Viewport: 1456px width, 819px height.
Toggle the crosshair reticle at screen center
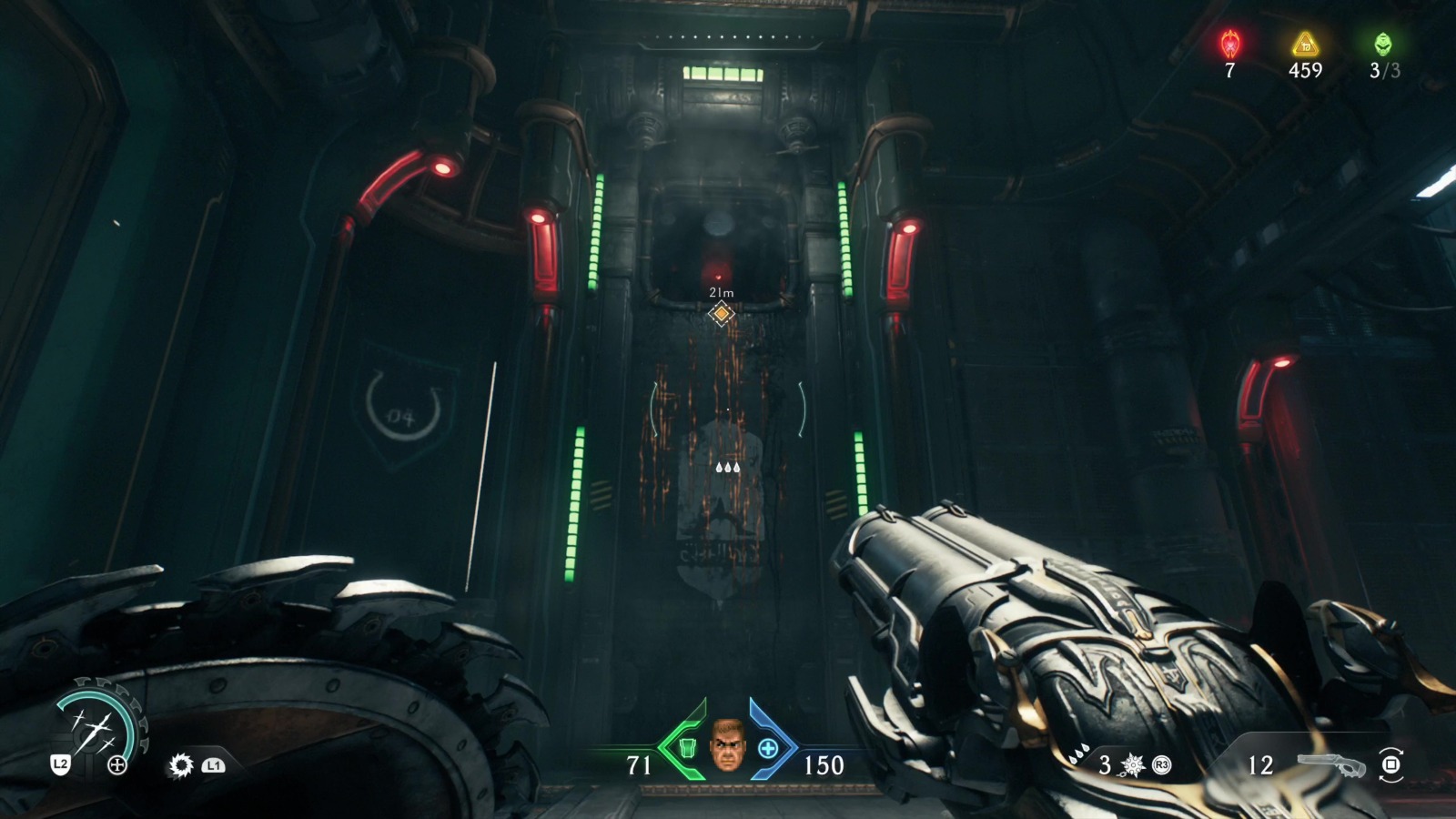(728, 409)
